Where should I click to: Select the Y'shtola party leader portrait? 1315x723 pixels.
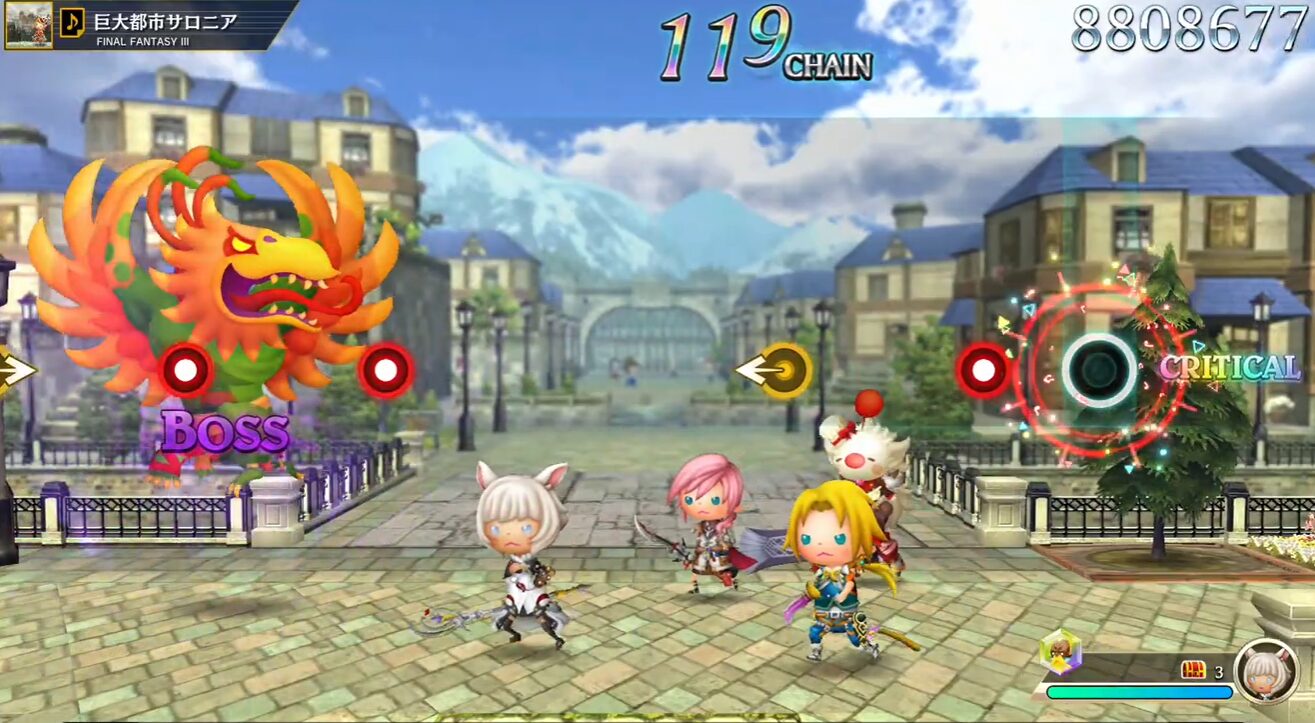(1267, 670)
